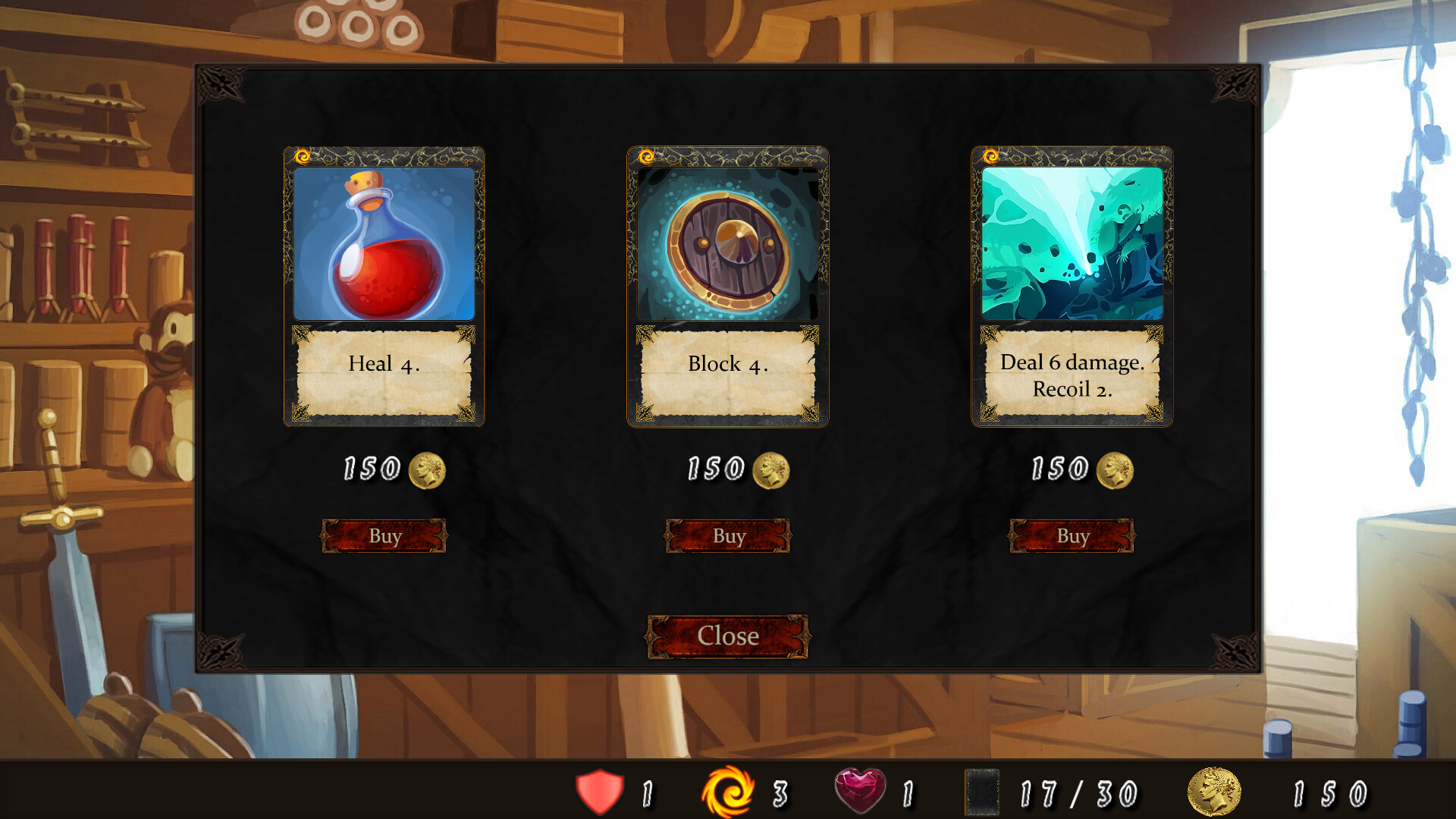The width and height of the screenshot is (1456, 819).
Task: Click the spiral emblem on the Recoil card
Action: (x=990, y=156)
